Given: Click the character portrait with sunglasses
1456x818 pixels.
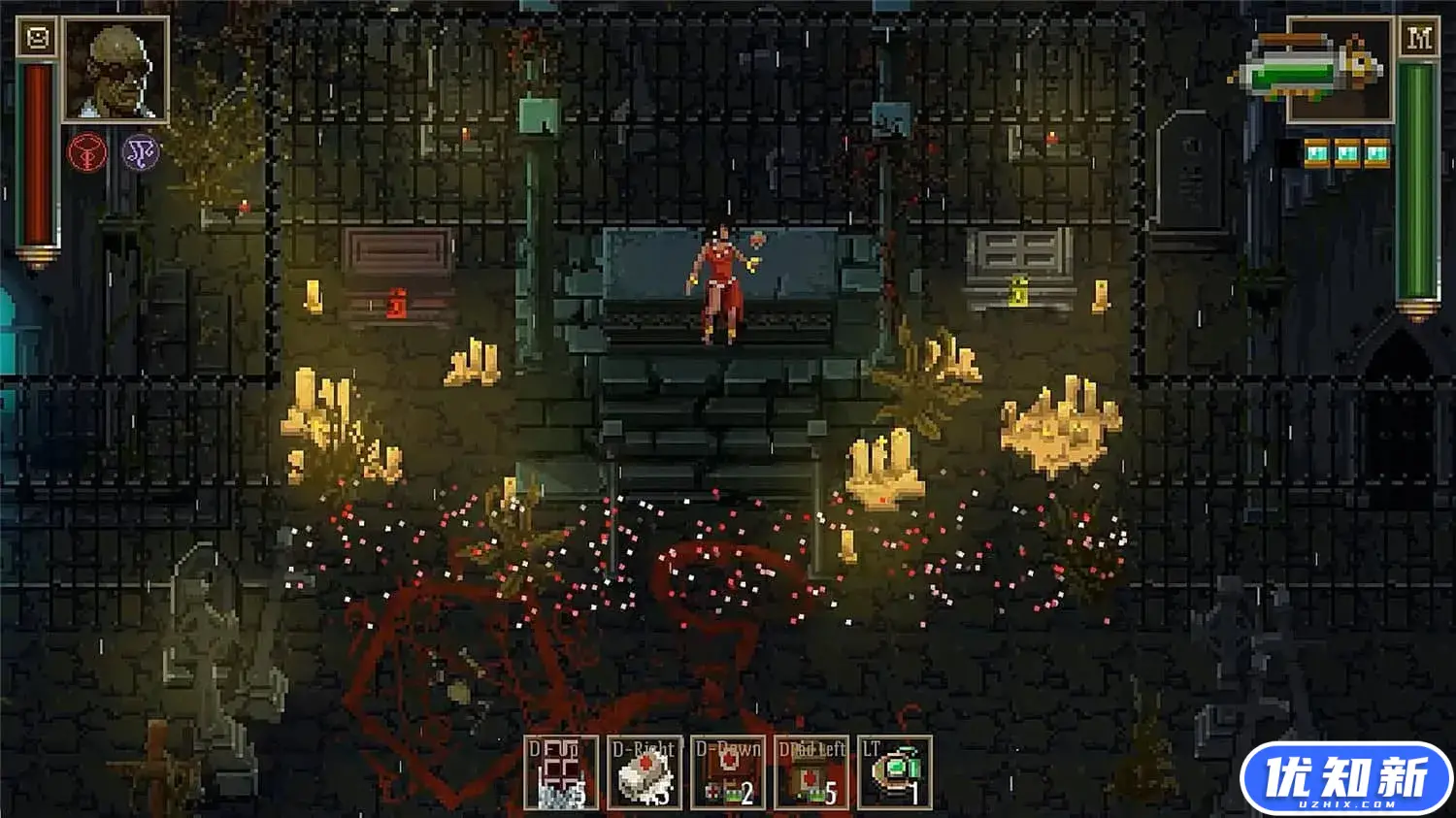Looking at the screenshot, I should click(116, 70).
